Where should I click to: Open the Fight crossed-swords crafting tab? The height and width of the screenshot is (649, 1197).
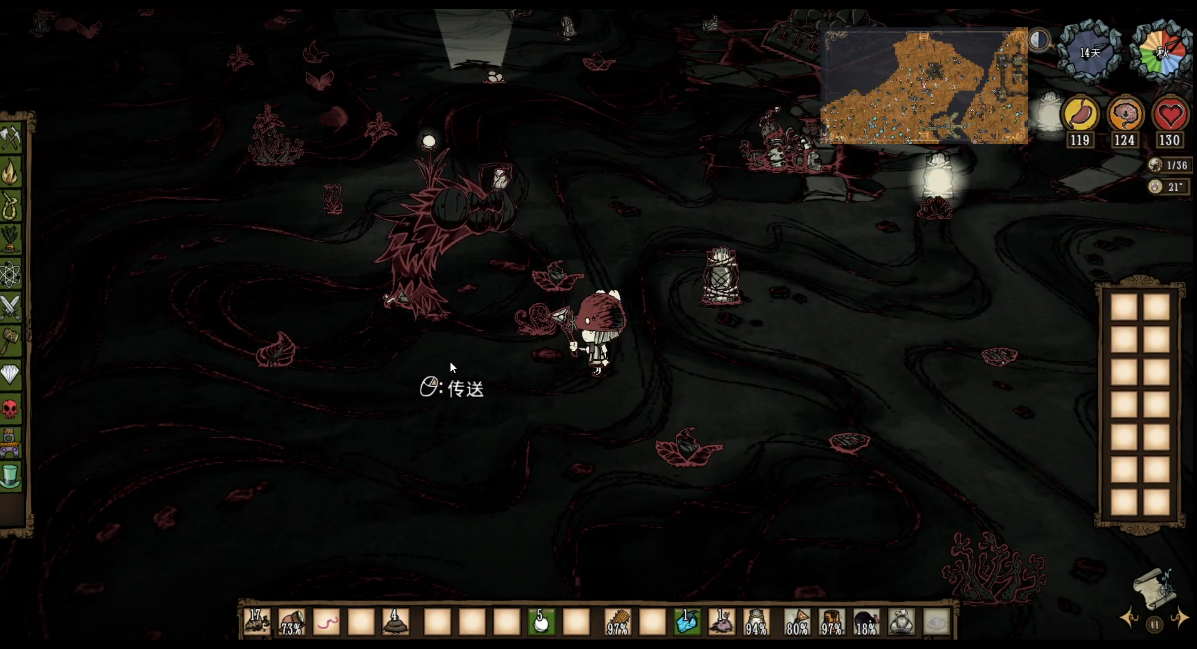tap(12, 306)
